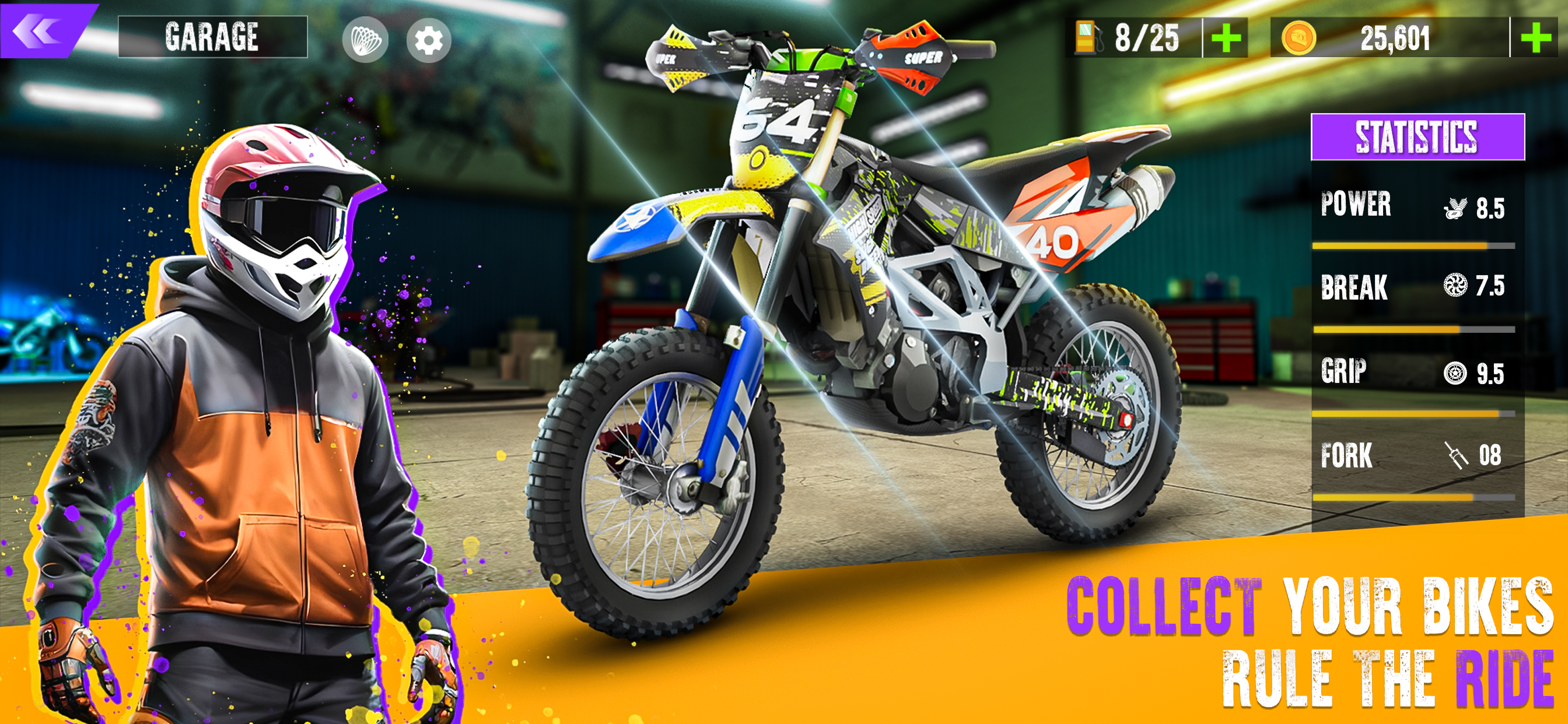
Task: Select the Power engine icon in Statistics
Action: click(x=1455, y=206)
